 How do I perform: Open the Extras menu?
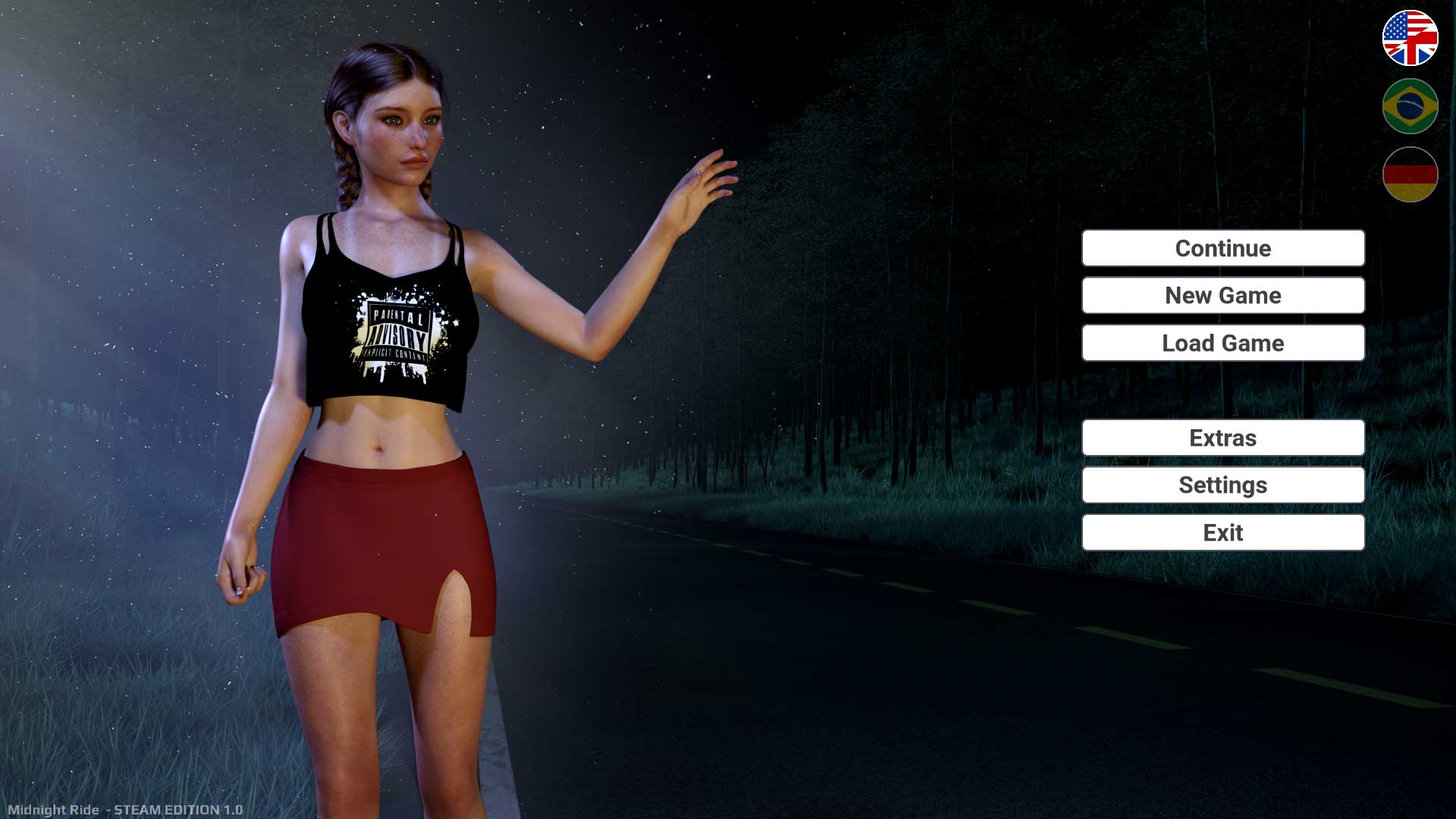(1222, 438)
